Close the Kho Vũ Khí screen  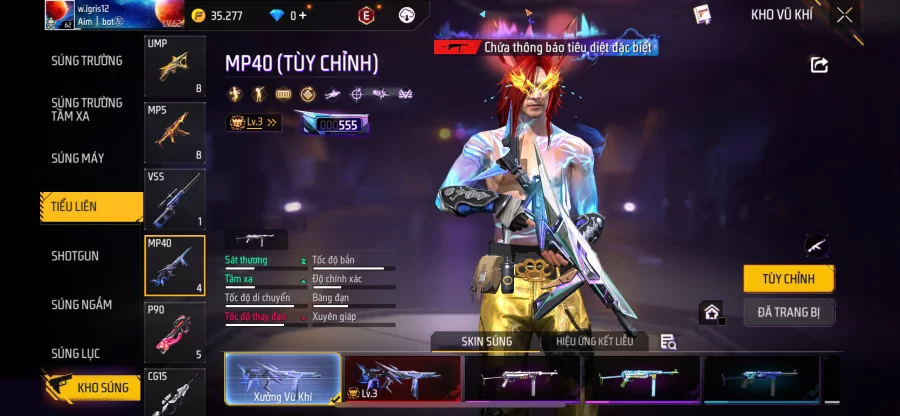tap(845, 15)
